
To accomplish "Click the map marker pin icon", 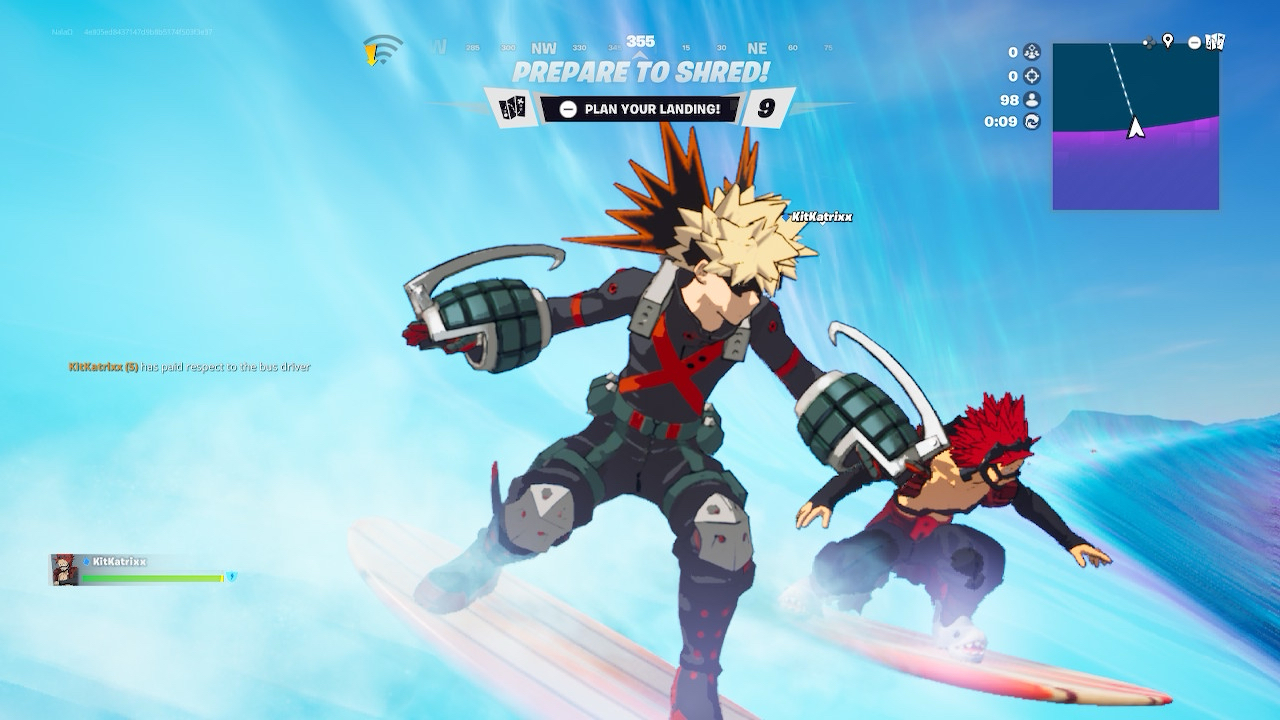I will [1168, 42].
